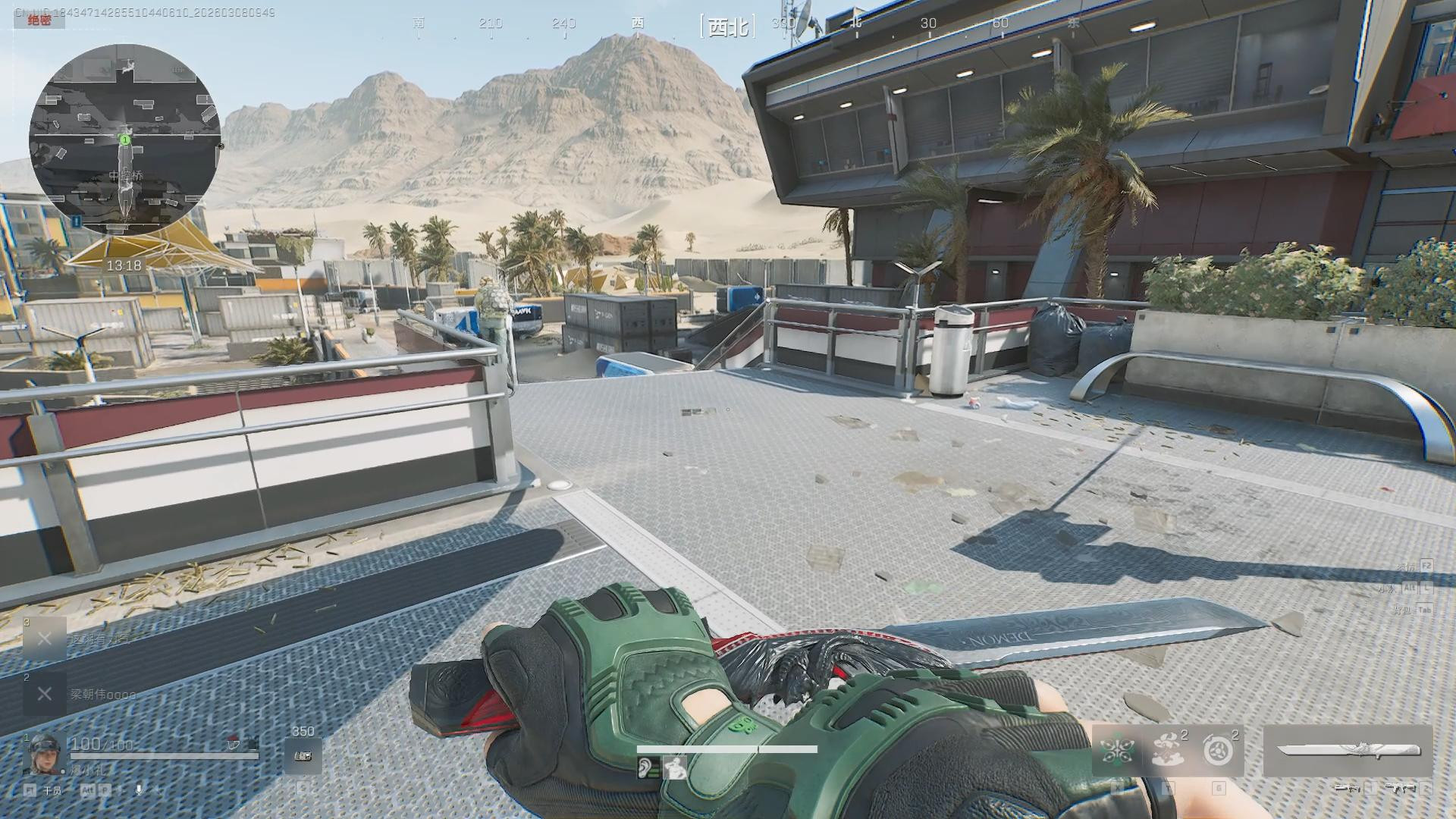Select squad member slot 2 梁朝伟
This screenshot has width=1456, height=819.
point(45,694)
